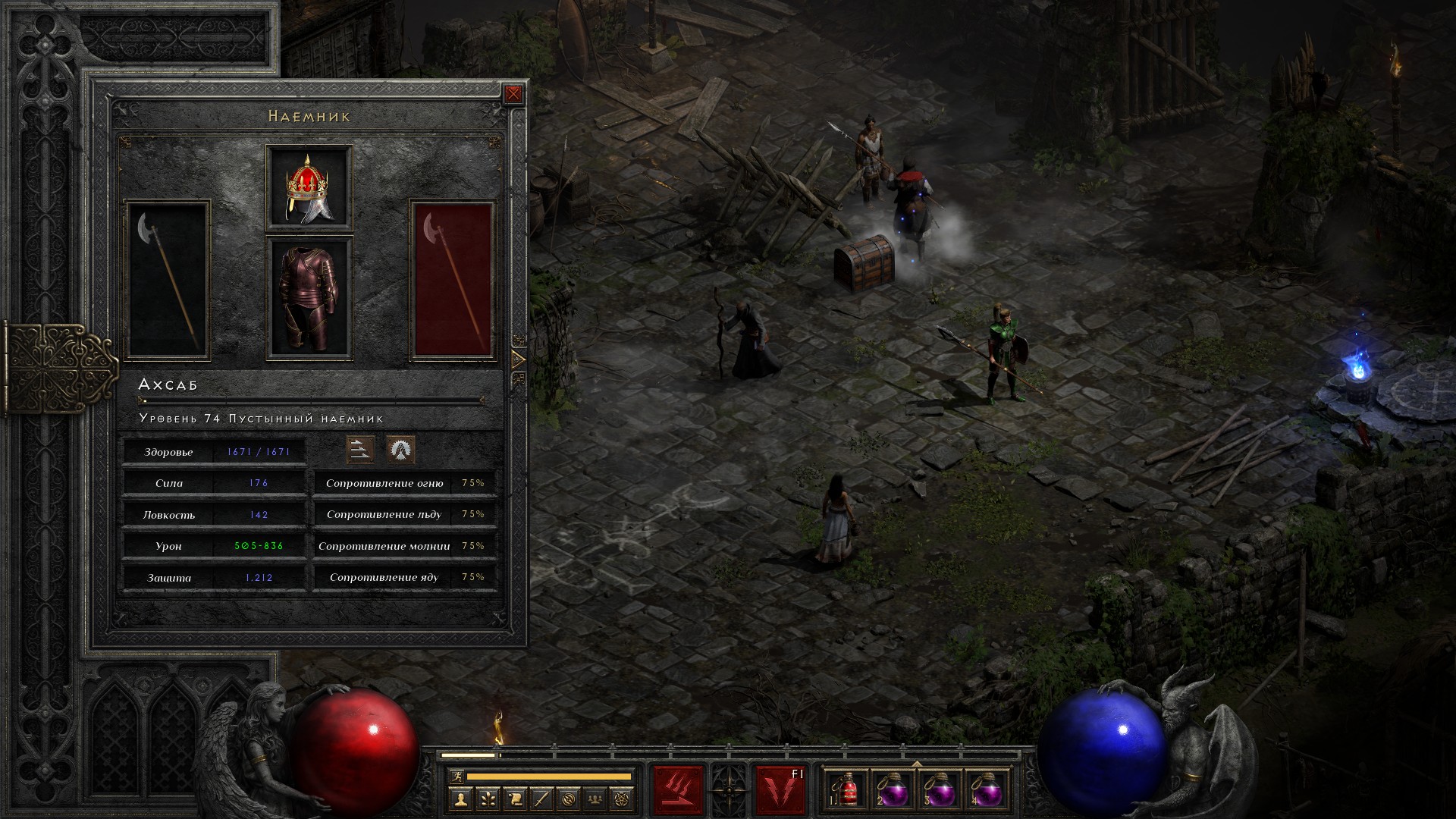Screen dimensions: 1456x819
Task: Click the arrow tab on the panel's right edge
Action: pos(519,359)
